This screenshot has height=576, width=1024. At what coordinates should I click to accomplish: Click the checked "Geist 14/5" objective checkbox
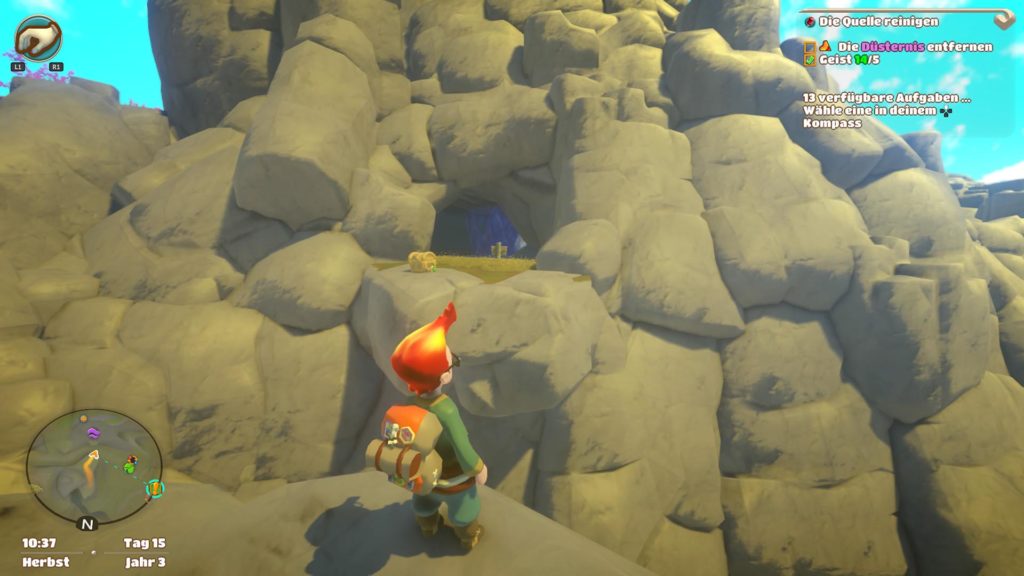click(810, 60)
